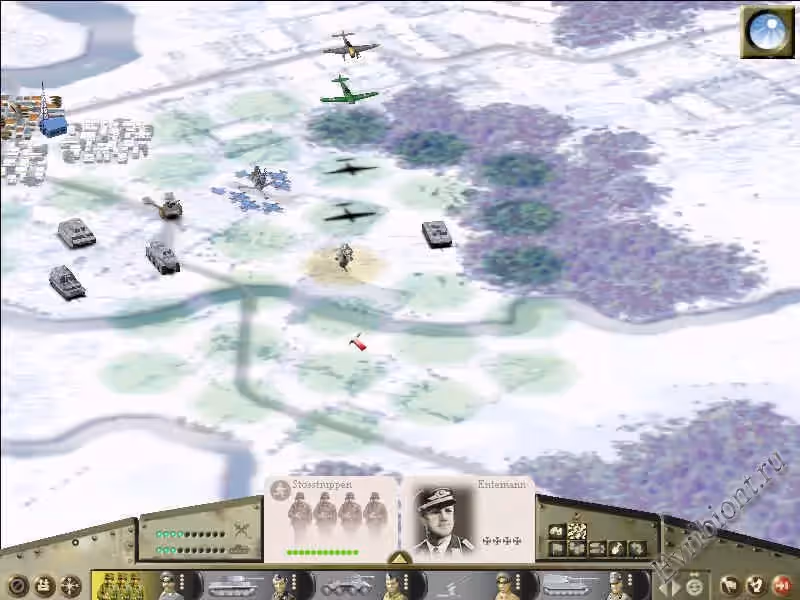800x600 pixels.
Task: Activate the compass-star round button
Action: coord(72,586)
